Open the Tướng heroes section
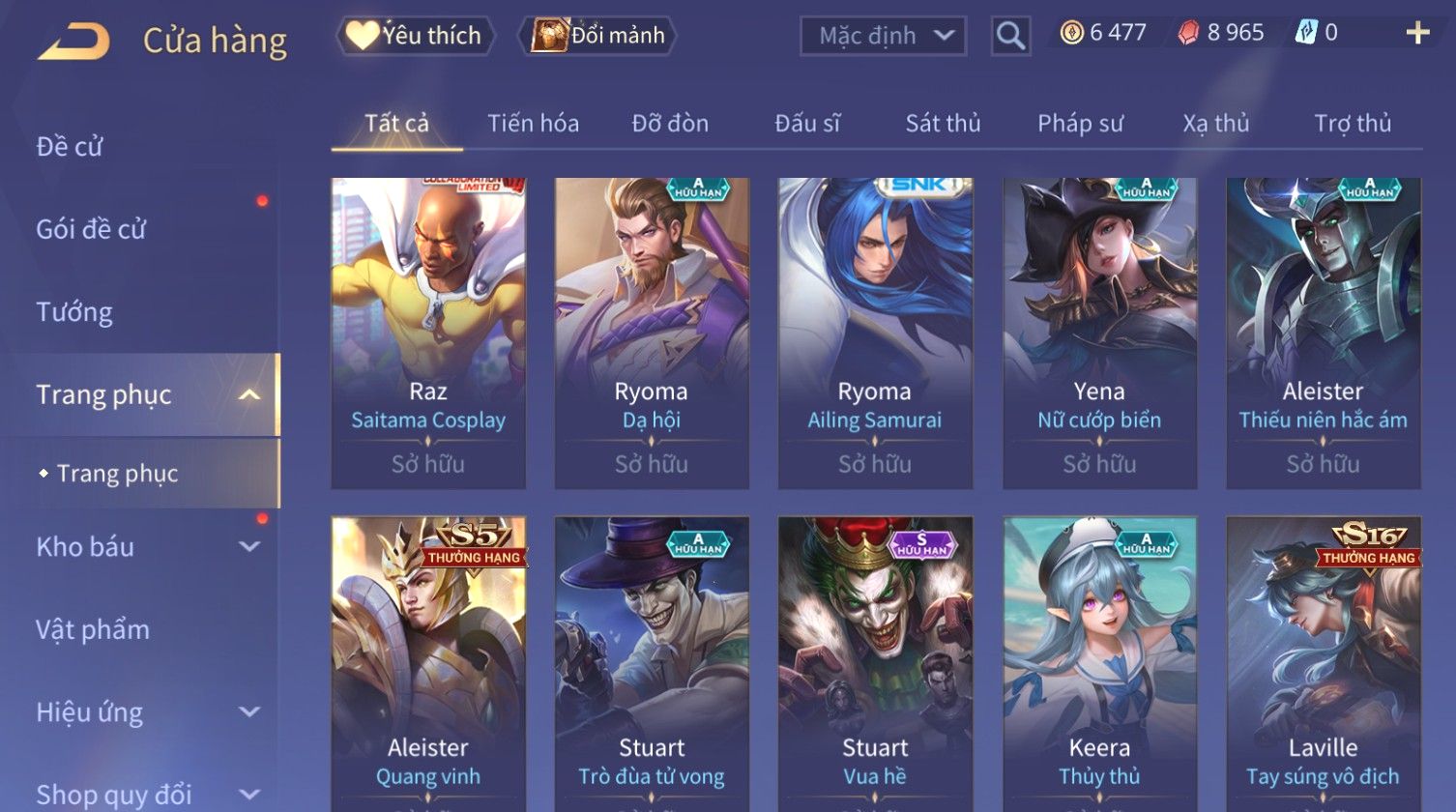Viewport: 1456px width, 812px height. pos(74,312)
